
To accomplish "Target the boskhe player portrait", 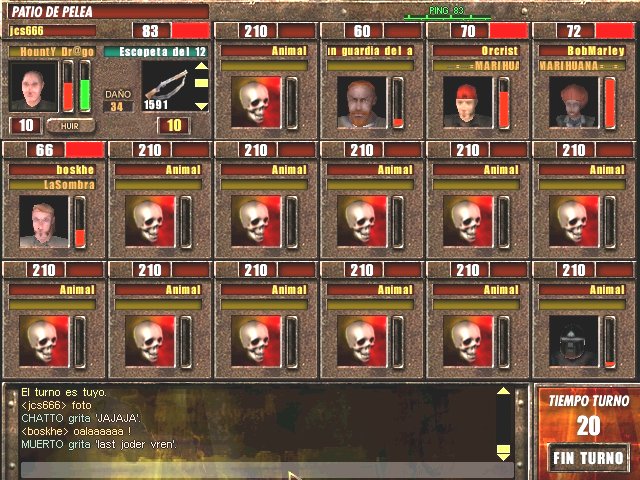I will click(44, 221).
